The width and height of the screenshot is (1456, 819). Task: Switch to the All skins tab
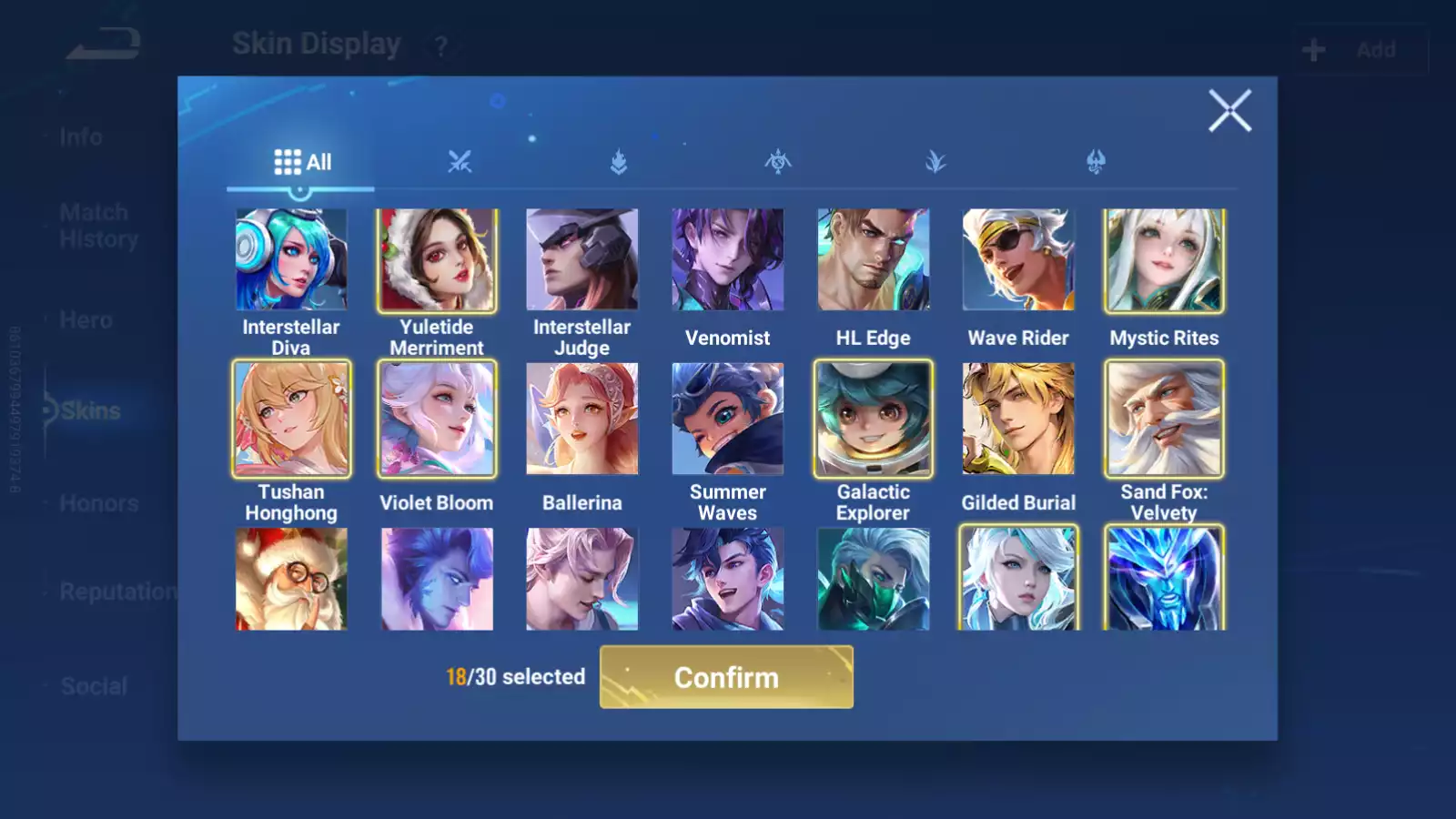[x=302, y=162]
